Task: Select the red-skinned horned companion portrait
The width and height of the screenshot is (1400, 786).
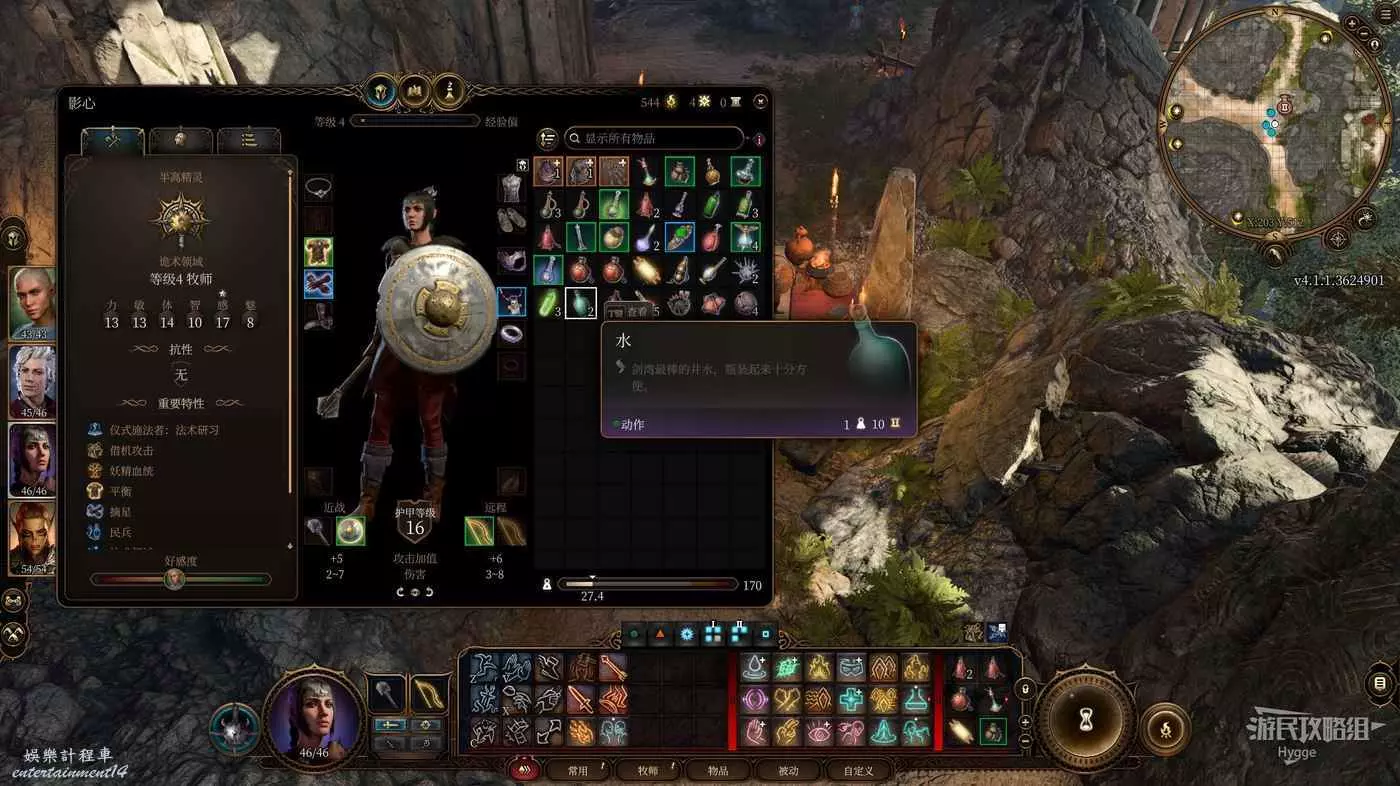Action: (x=32, y=537)
